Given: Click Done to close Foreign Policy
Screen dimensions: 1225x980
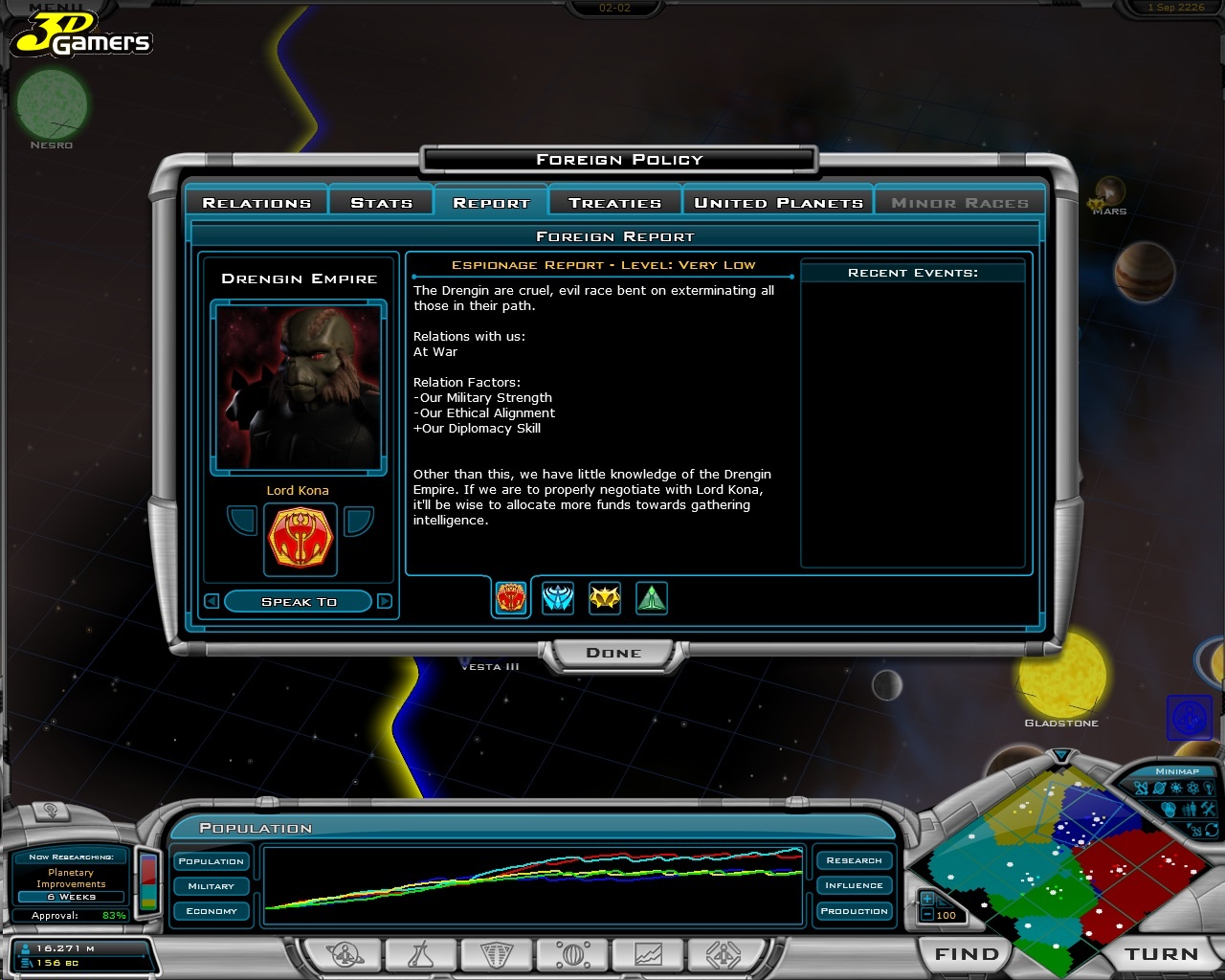Looking at the screenshot, I should 613,653.
